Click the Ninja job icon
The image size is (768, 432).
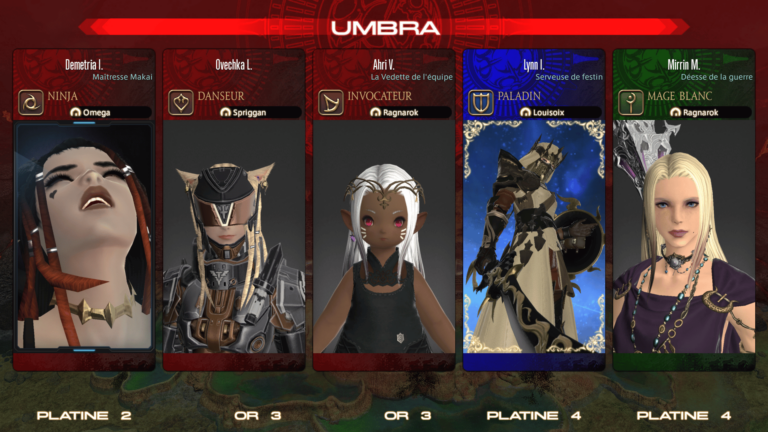(31, 103)
